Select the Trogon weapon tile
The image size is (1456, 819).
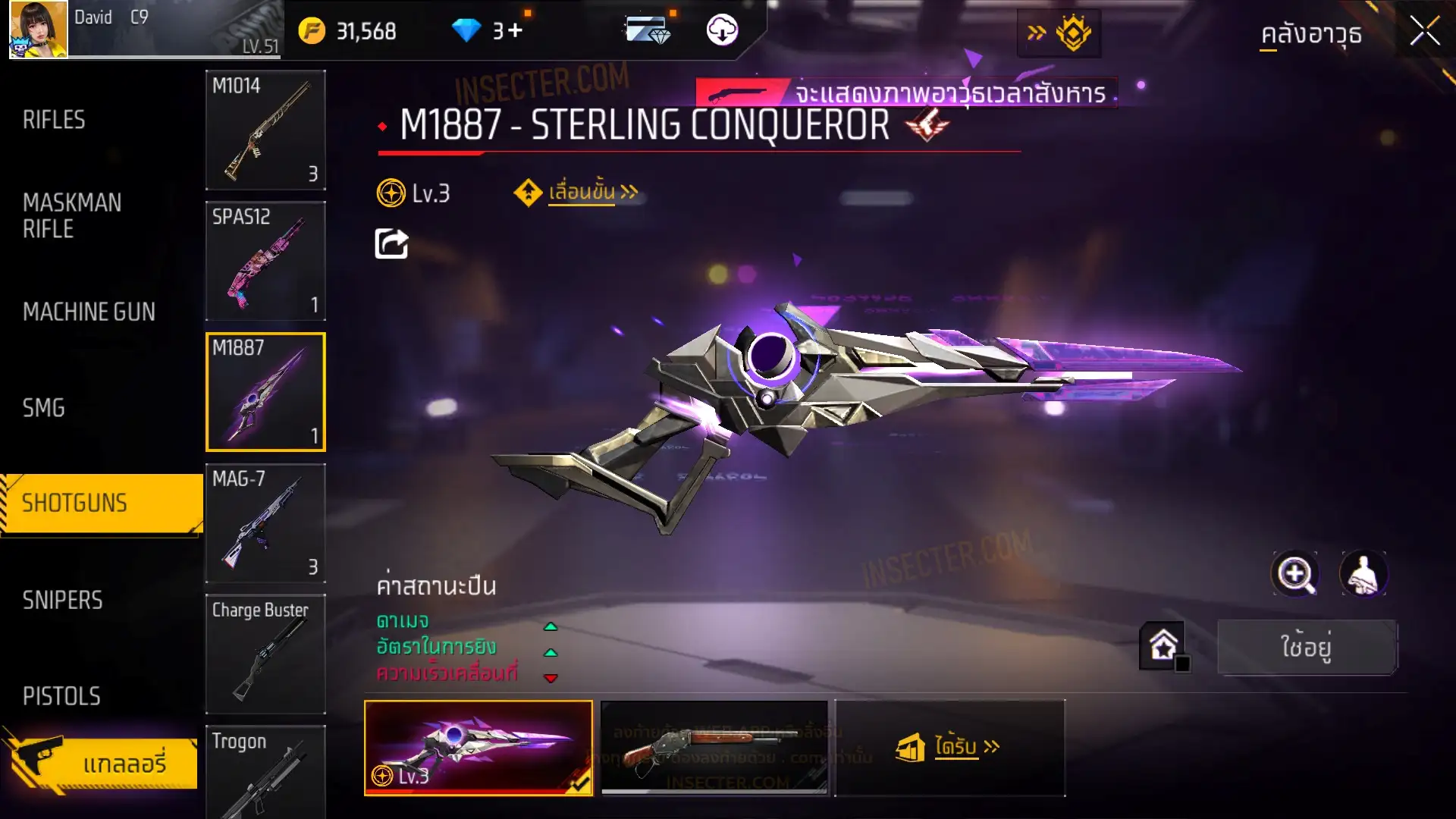(x=265, y=771)
